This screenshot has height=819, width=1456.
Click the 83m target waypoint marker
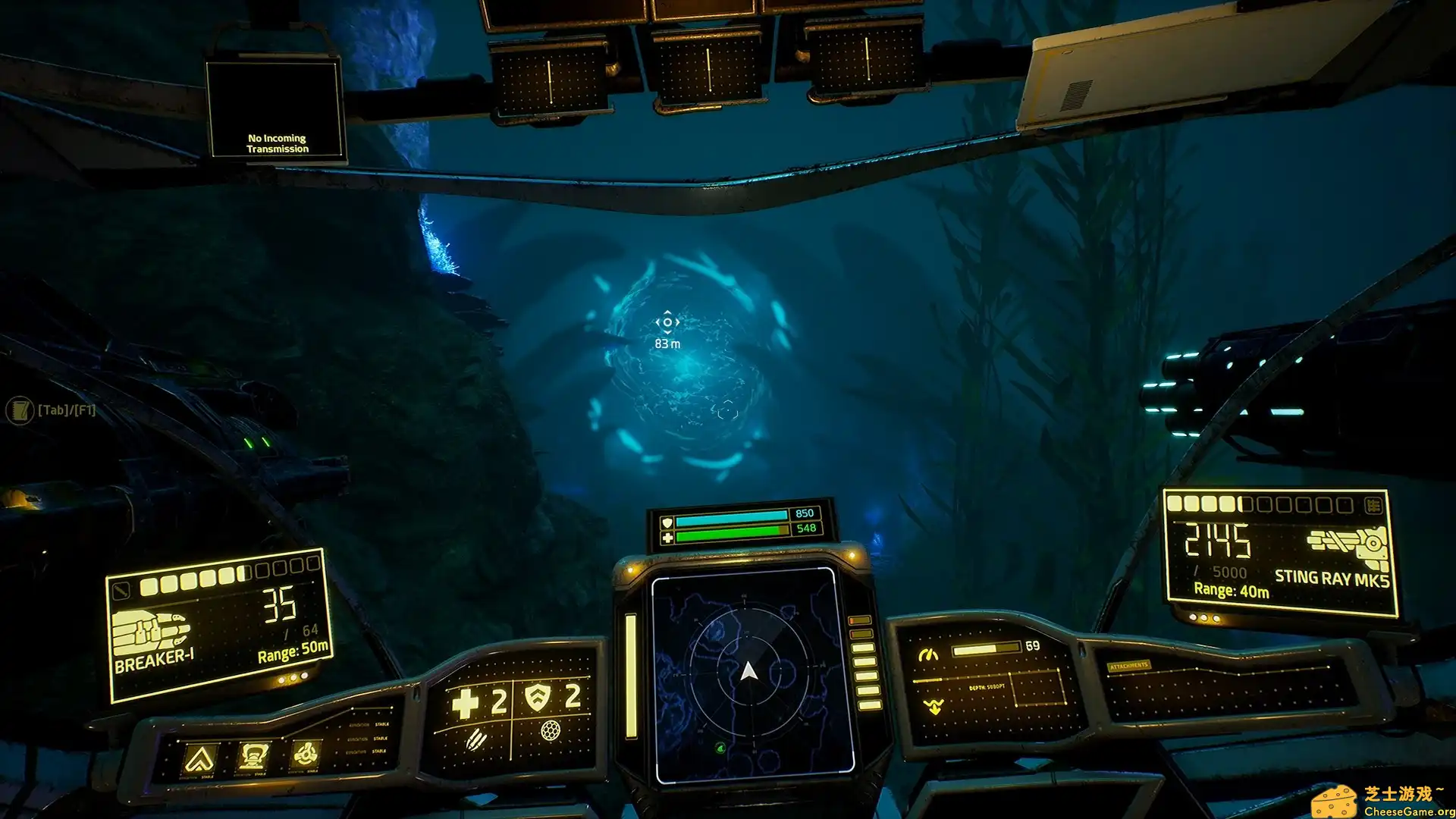pyautogui.click(x=667, y=322)
